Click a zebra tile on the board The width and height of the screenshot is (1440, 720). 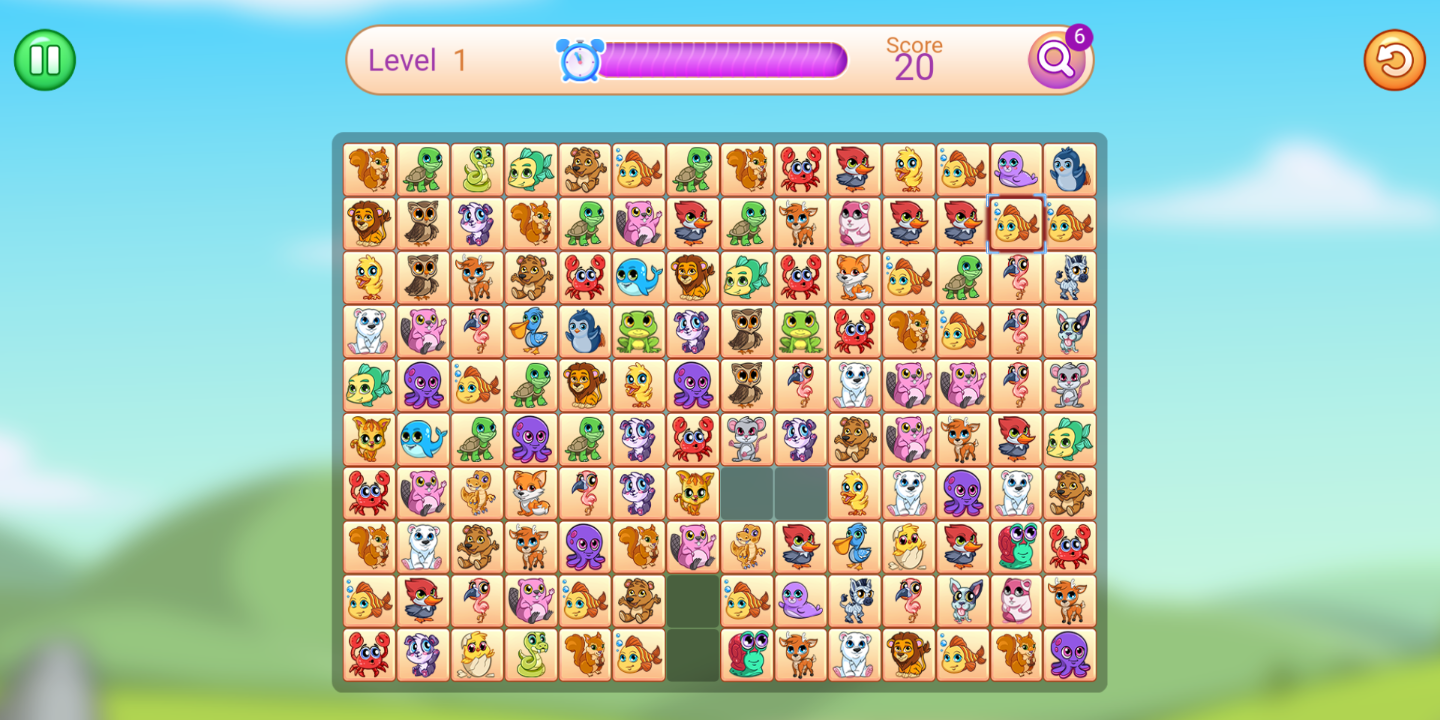[x=1071, y=277]
